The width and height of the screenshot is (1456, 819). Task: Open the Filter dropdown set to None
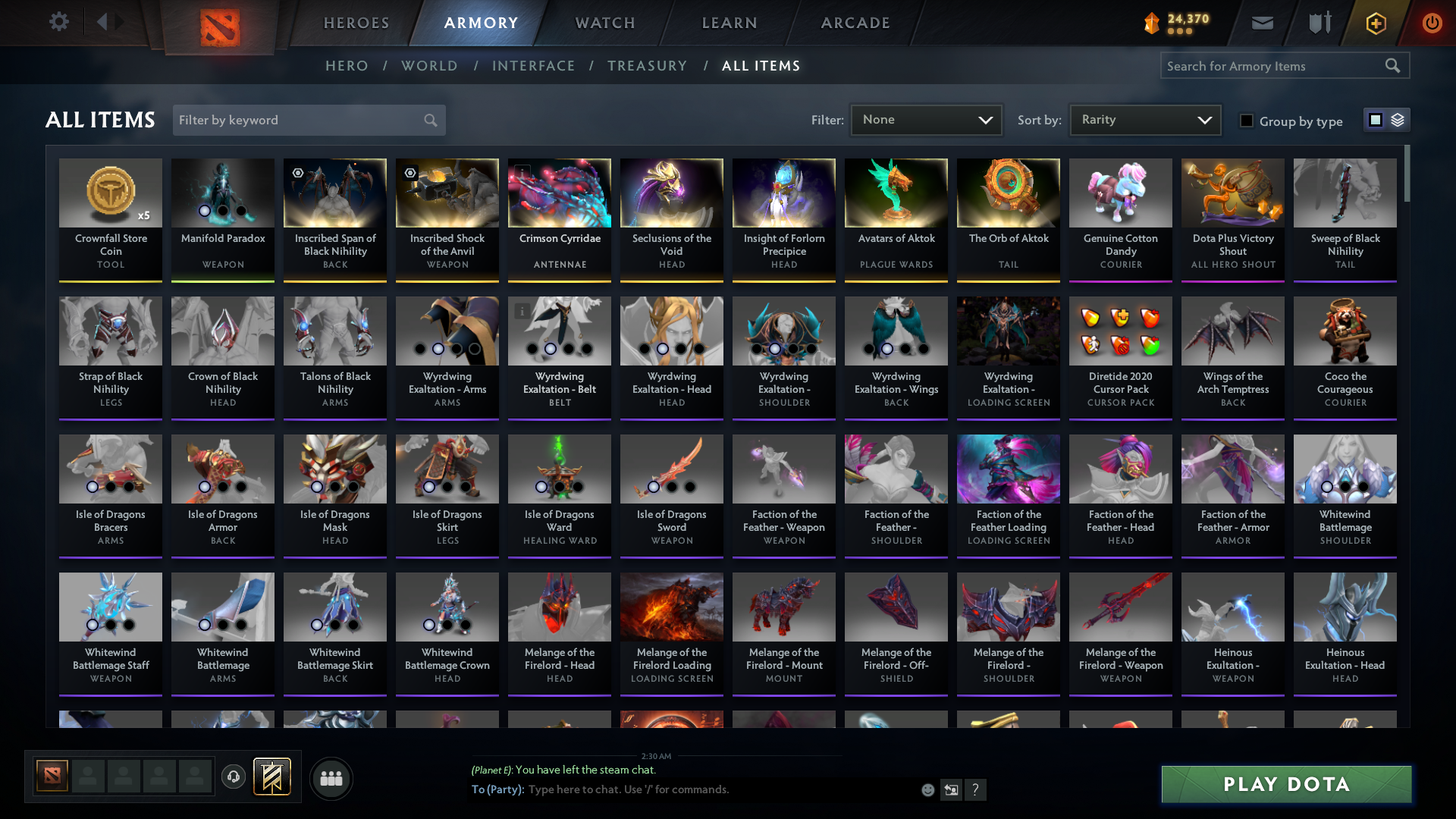(x=926, y=119)
